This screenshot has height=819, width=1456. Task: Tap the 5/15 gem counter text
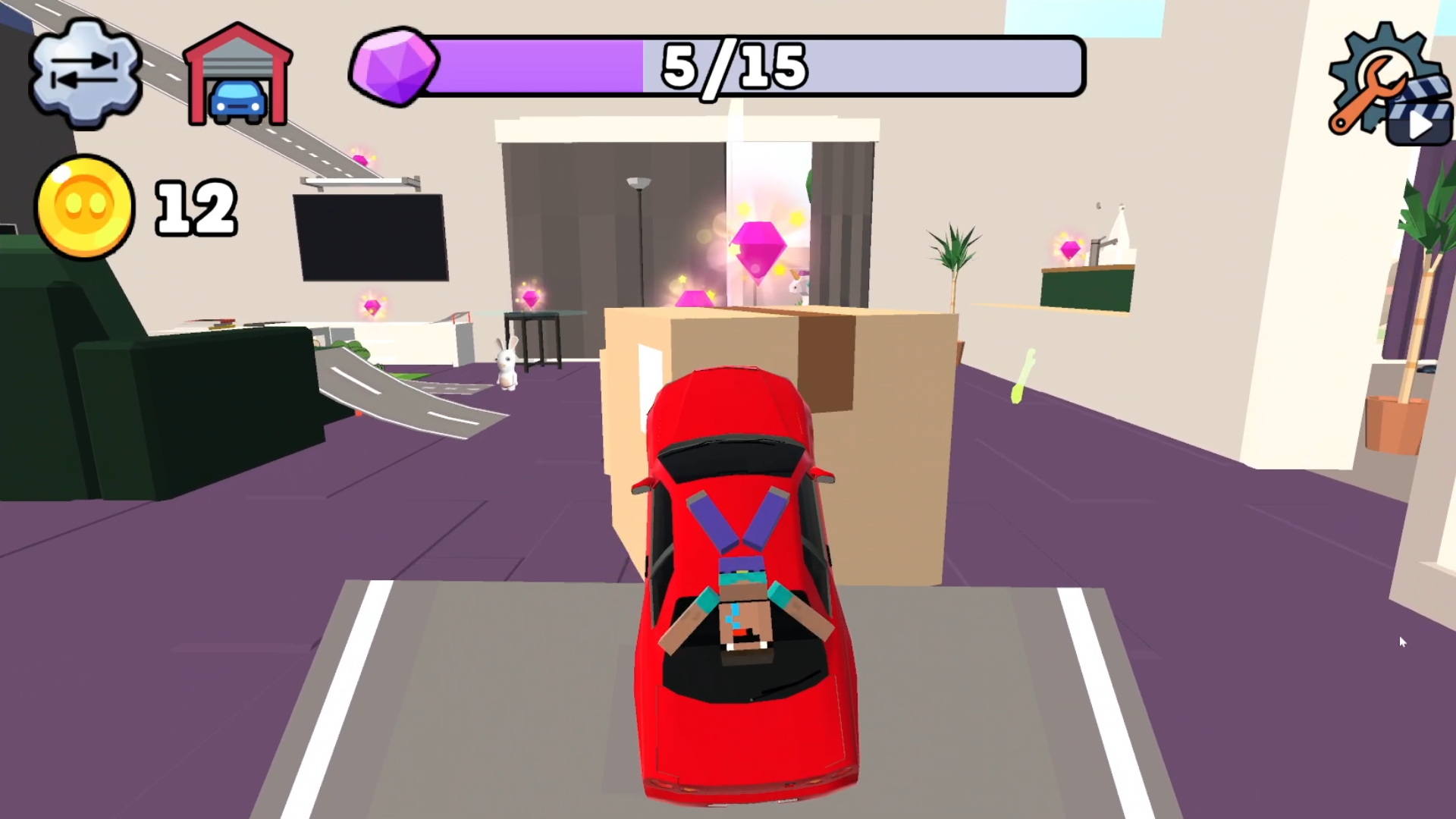730,67
